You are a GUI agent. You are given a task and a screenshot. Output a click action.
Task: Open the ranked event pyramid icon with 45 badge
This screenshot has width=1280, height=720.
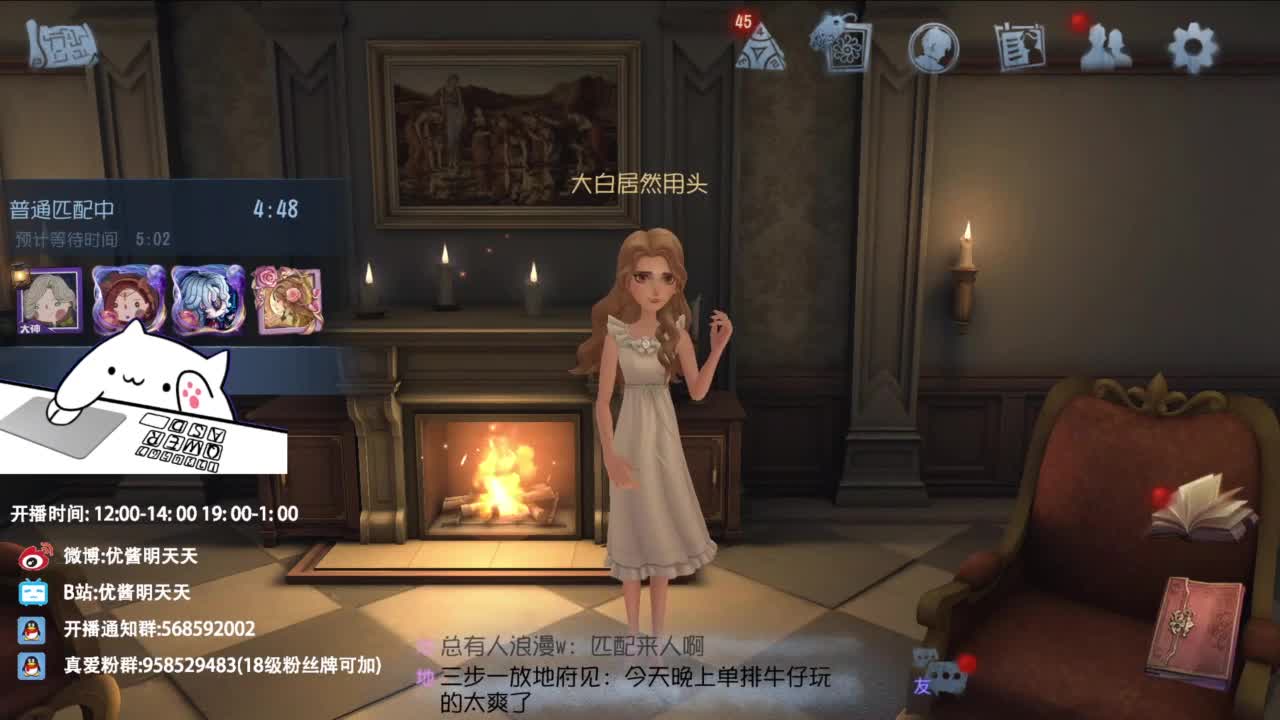pyautogui.click(x=760, y=50)
